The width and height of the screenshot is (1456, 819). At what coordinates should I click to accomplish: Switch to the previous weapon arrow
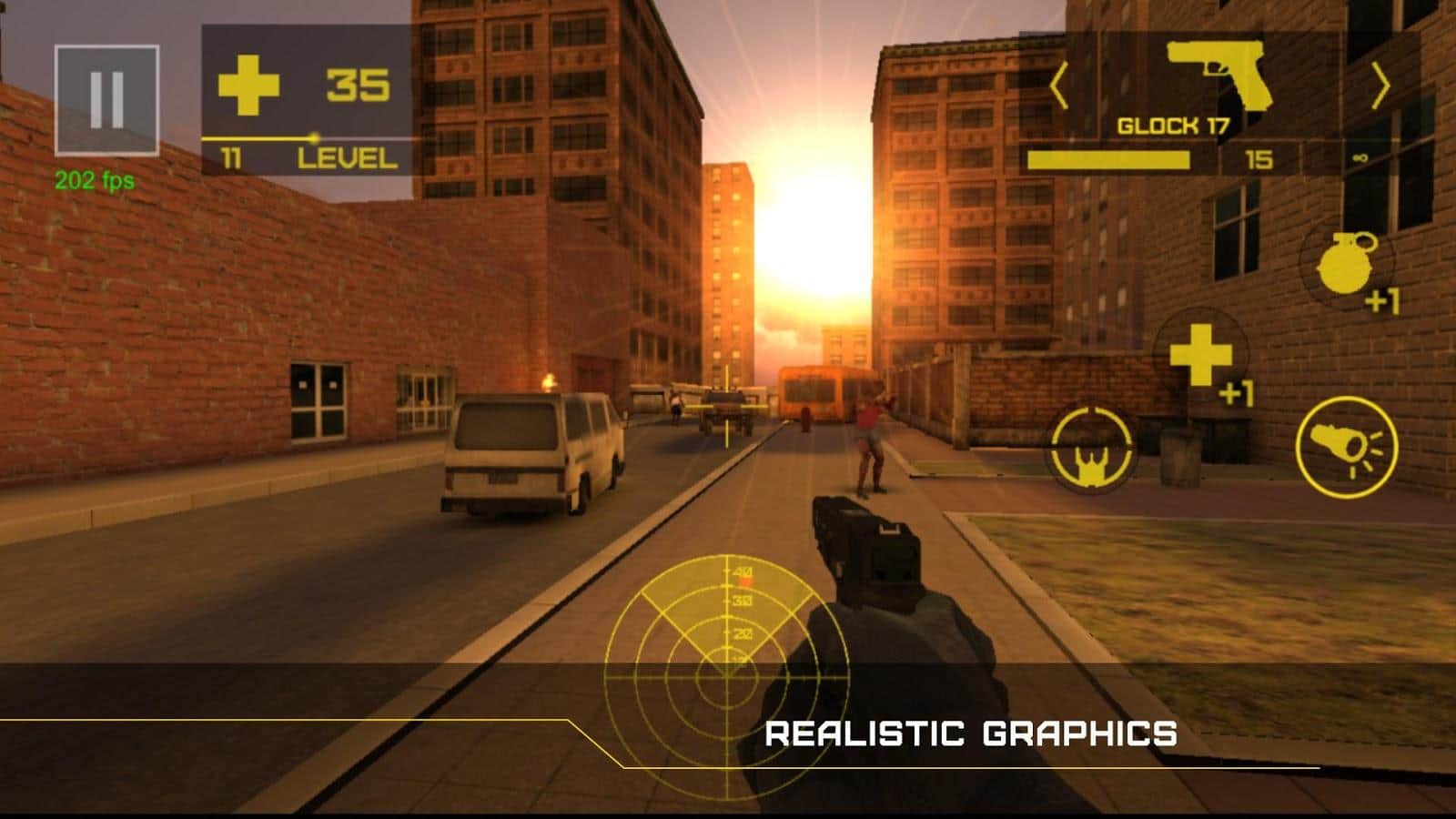click(x=1058, y=87)
